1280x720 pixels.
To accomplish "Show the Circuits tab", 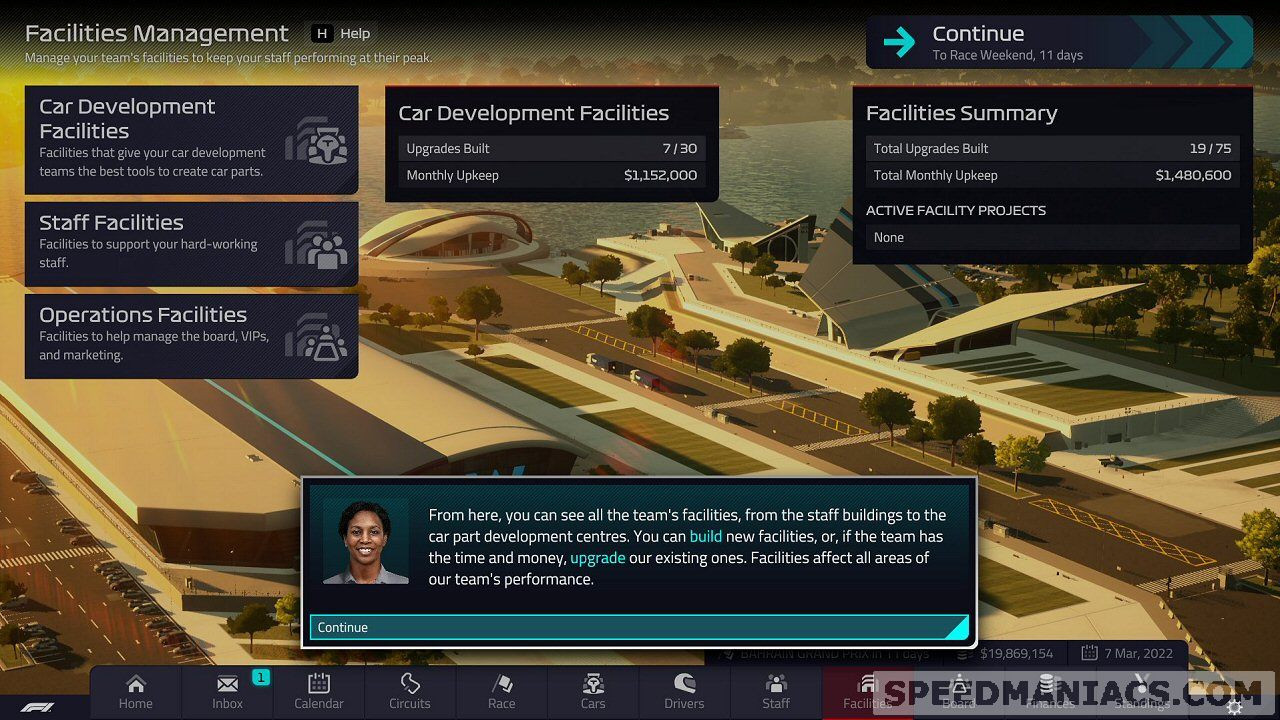I will [x=410, y=692].
